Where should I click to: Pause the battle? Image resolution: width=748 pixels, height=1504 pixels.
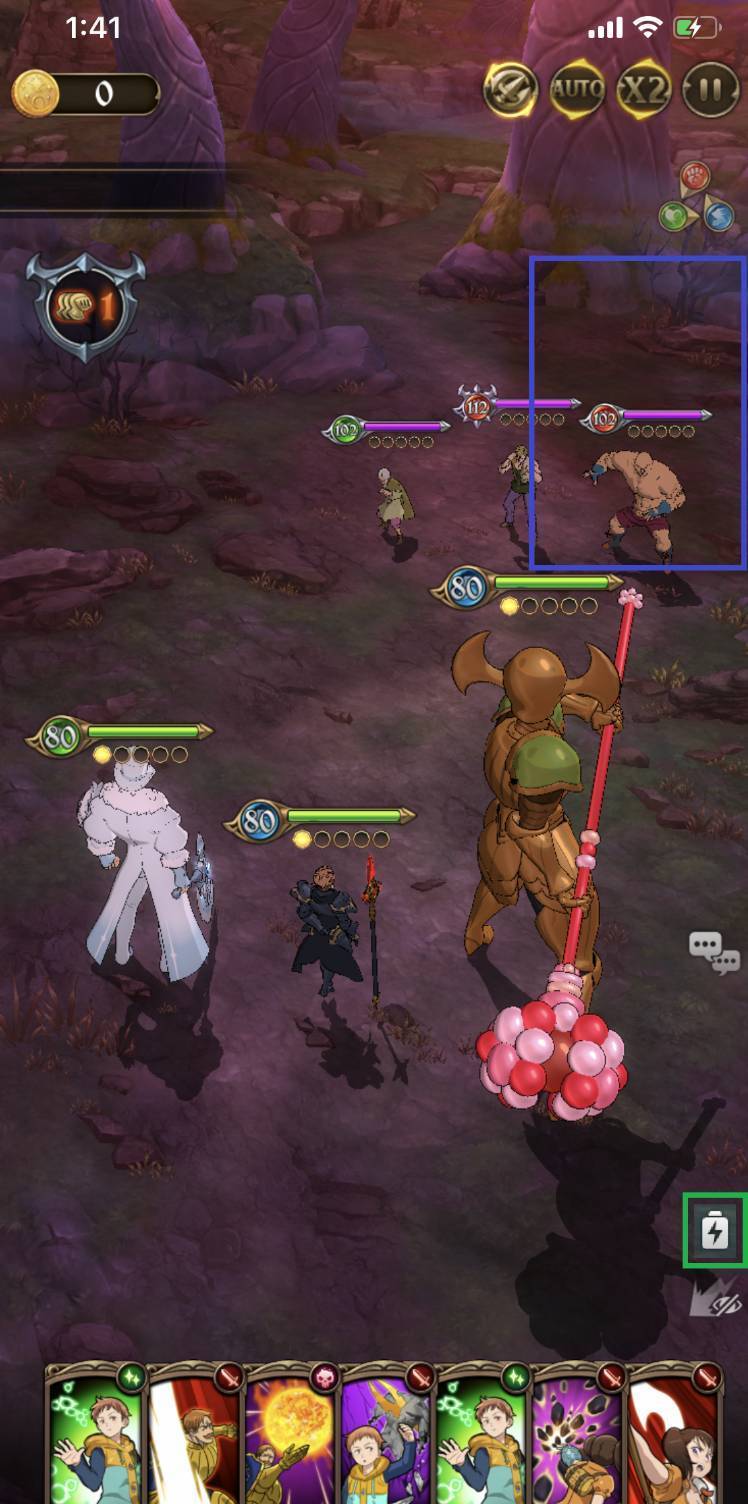[710, 91]
